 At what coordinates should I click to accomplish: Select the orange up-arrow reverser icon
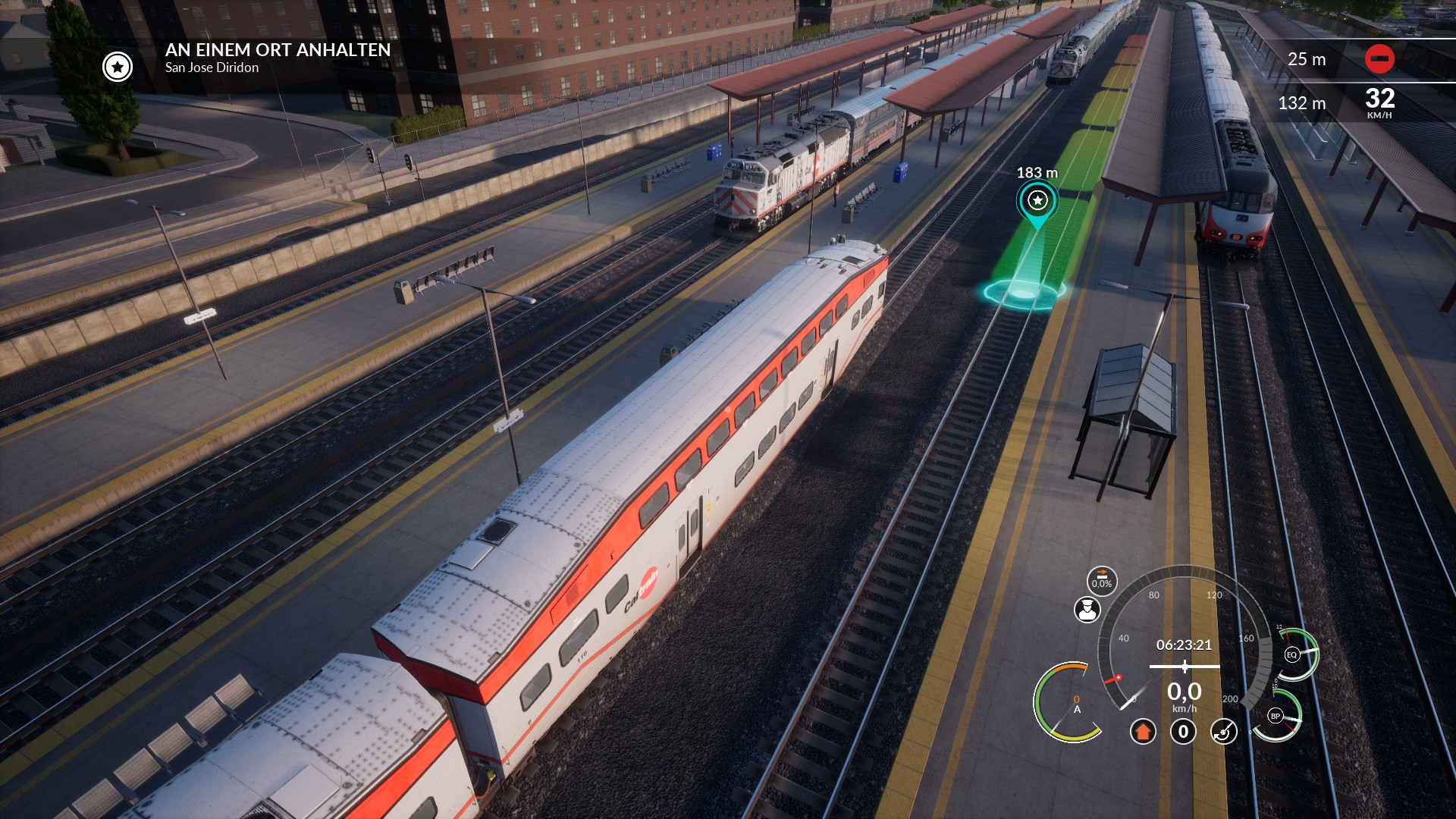tap(1143, 732)
